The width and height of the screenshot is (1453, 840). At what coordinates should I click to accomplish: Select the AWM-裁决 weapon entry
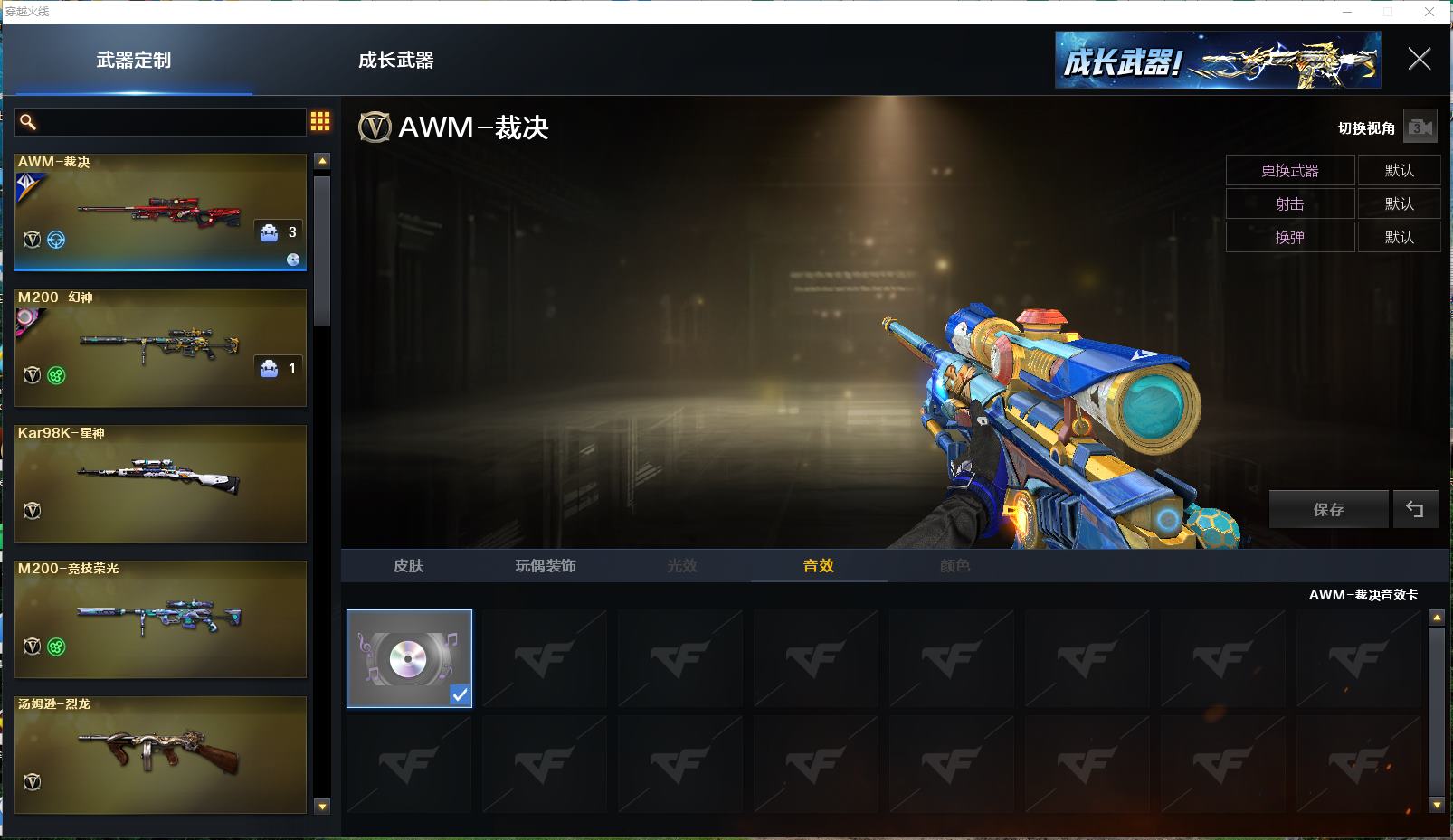pos(160,212)
